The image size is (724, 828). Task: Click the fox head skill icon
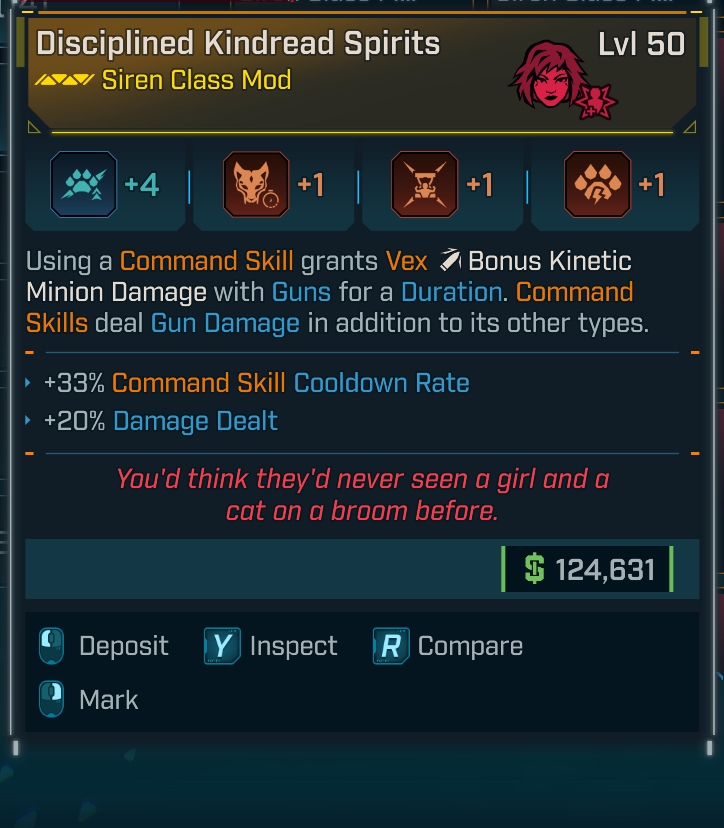click(255, 185)
